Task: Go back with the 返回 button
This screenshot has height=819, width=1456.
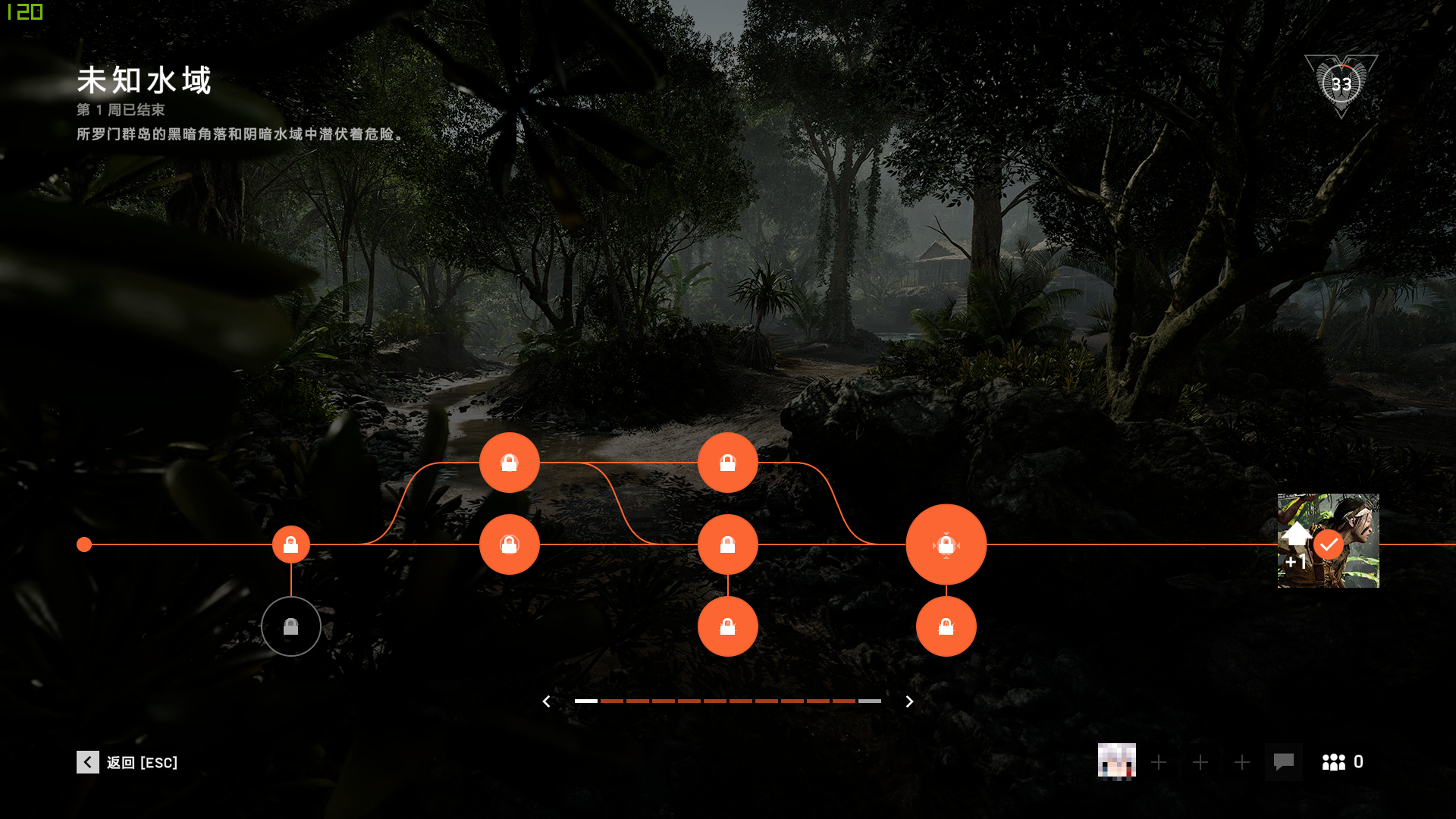Action: pos(127,762)
